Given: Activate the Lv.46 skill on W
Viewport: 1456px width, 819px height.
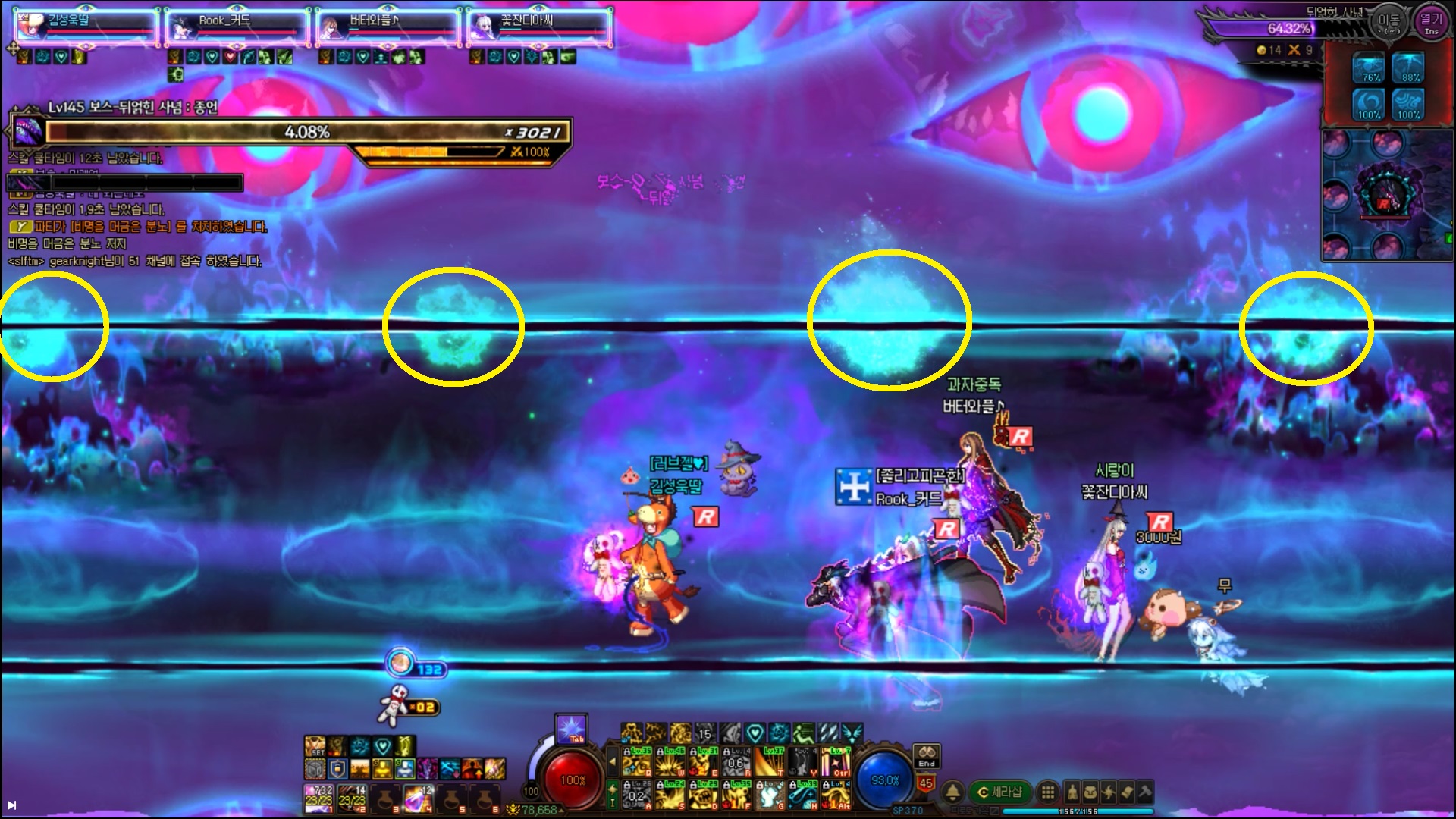Looking at the screenshot, I should [670, 761].
